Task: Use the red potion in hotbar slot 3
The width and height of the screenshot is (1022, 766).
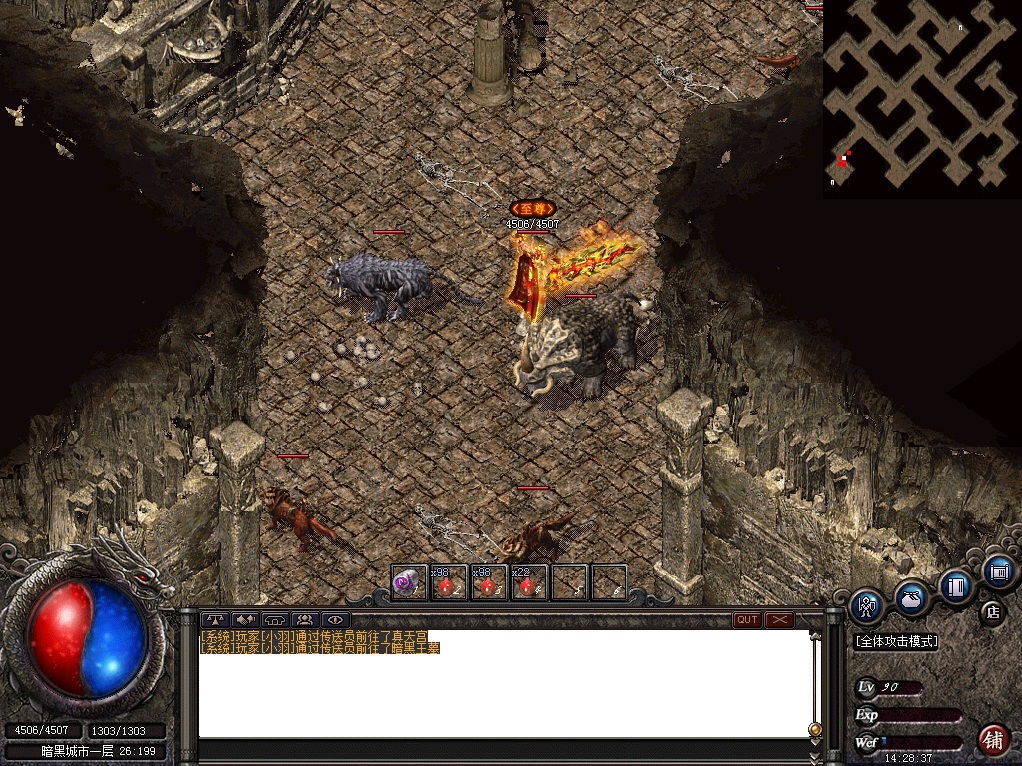Action: tap(489, 582)
